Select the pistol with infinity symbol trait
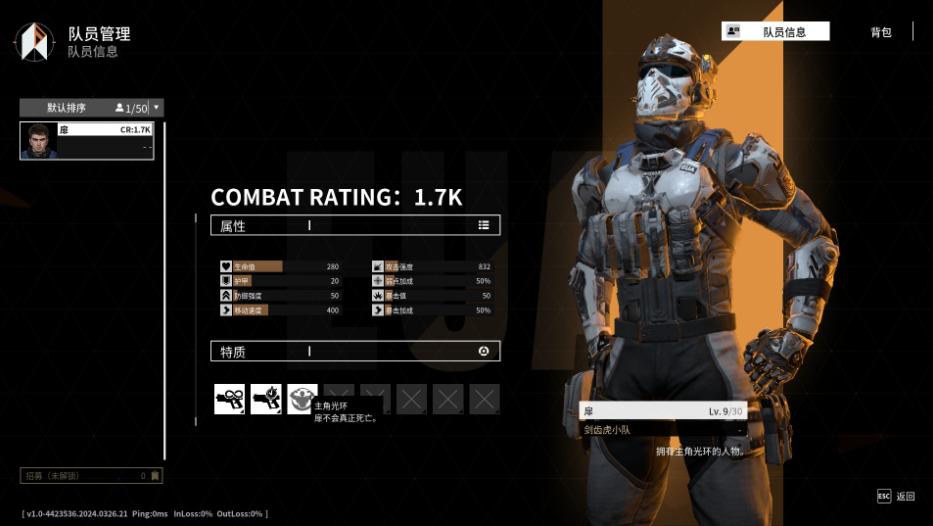 pyautogui.click(x=229, y=399)
